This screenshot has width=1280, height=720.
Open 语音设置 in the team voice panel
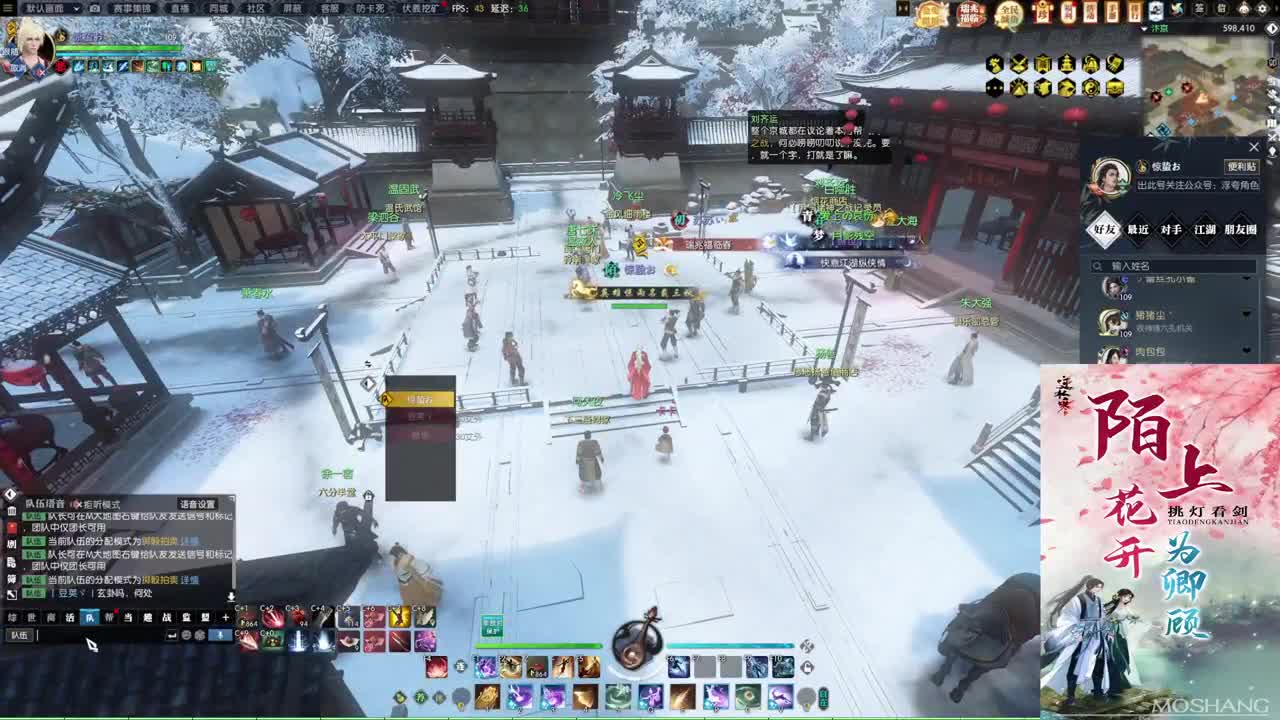(197, 503)
